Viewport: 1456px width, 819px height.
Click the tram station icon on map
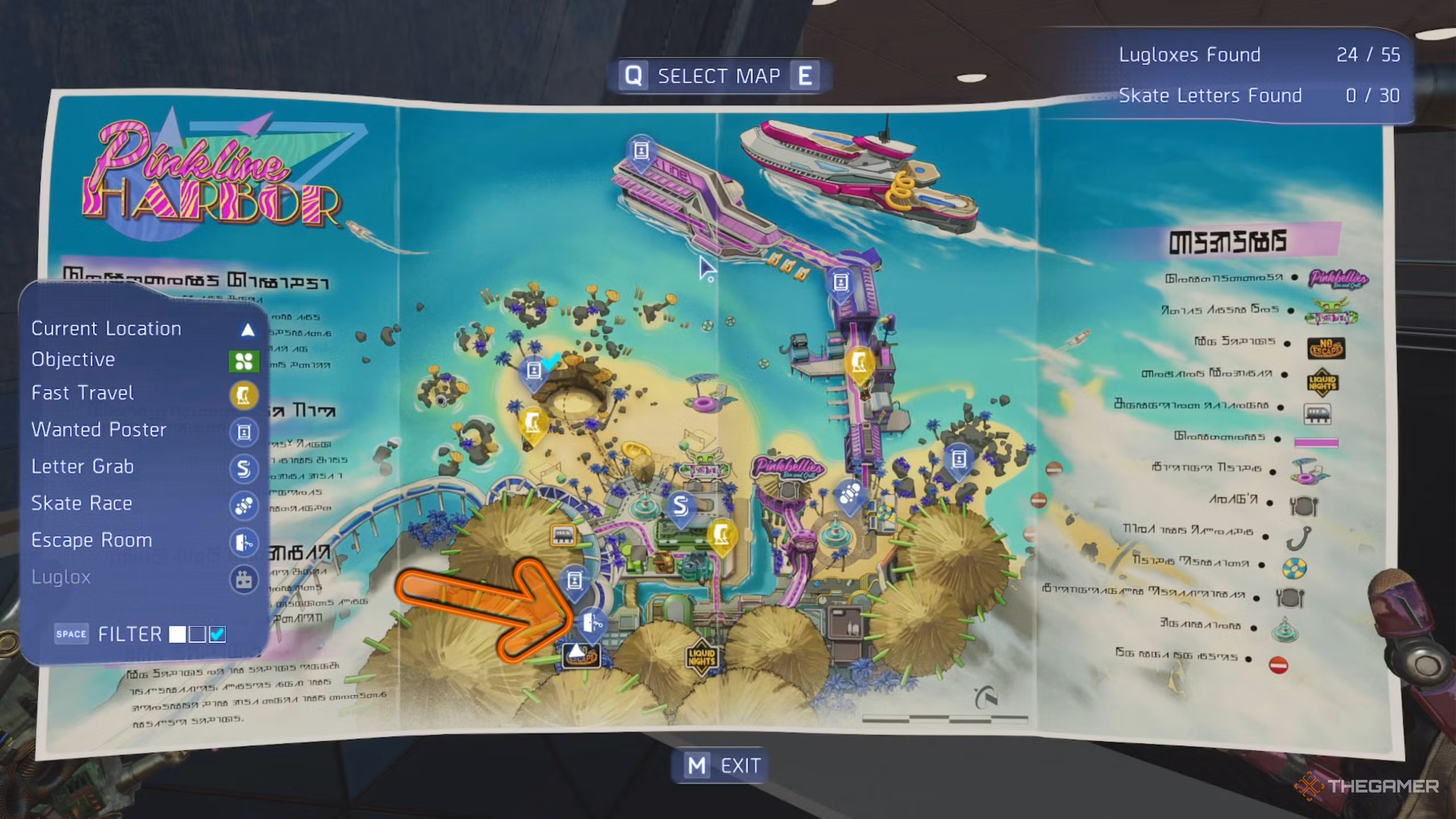562,535
